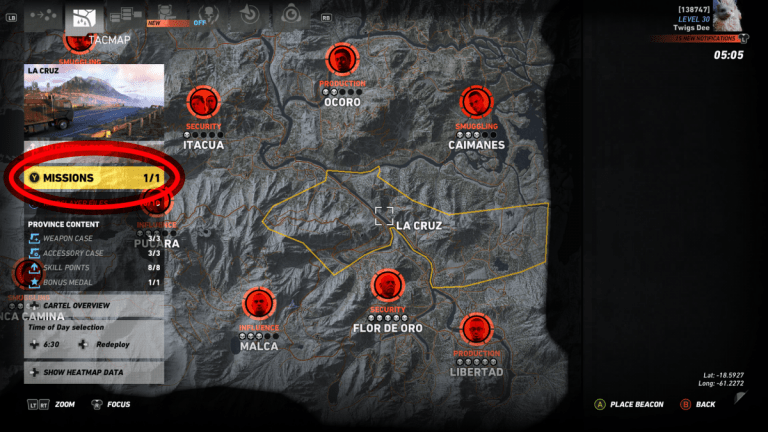
Task: Switch to the squad dots tab
Action: tap(44, 16)
